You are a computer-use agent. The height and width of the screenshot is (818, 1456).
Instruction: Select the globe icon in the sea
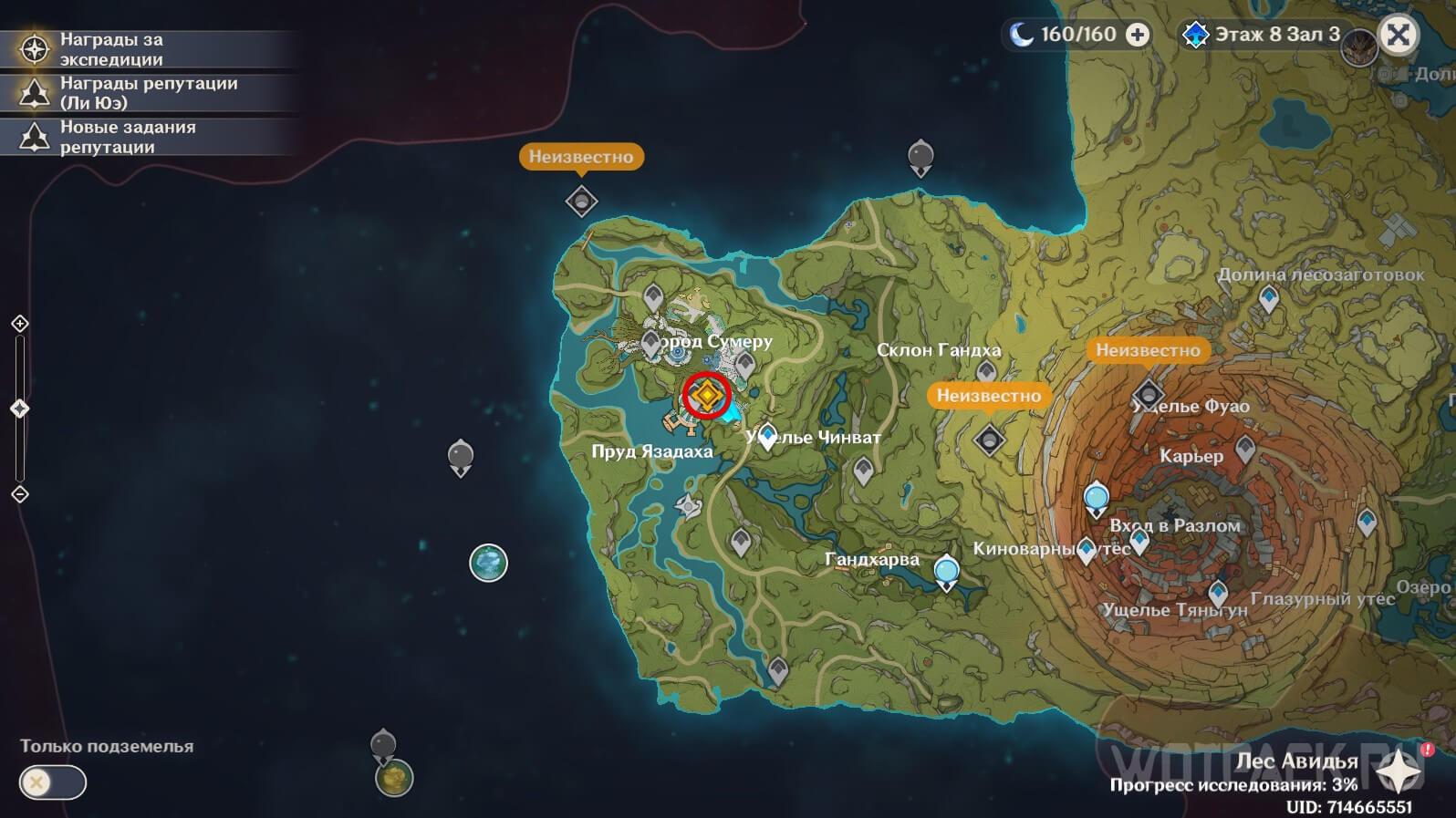pyautogui.click(x=488, y=563)
